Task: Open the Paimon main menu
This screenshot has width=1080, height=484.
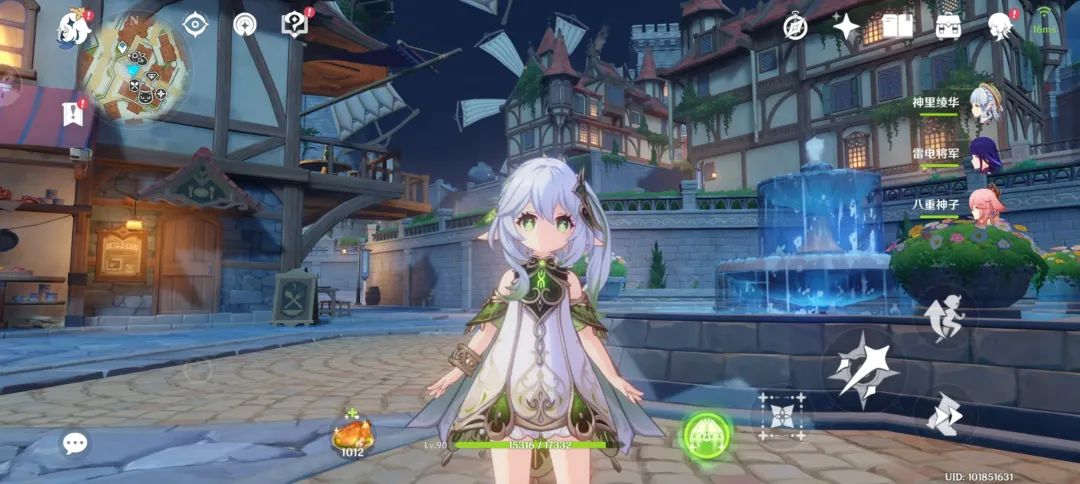Action: point(73,28)
